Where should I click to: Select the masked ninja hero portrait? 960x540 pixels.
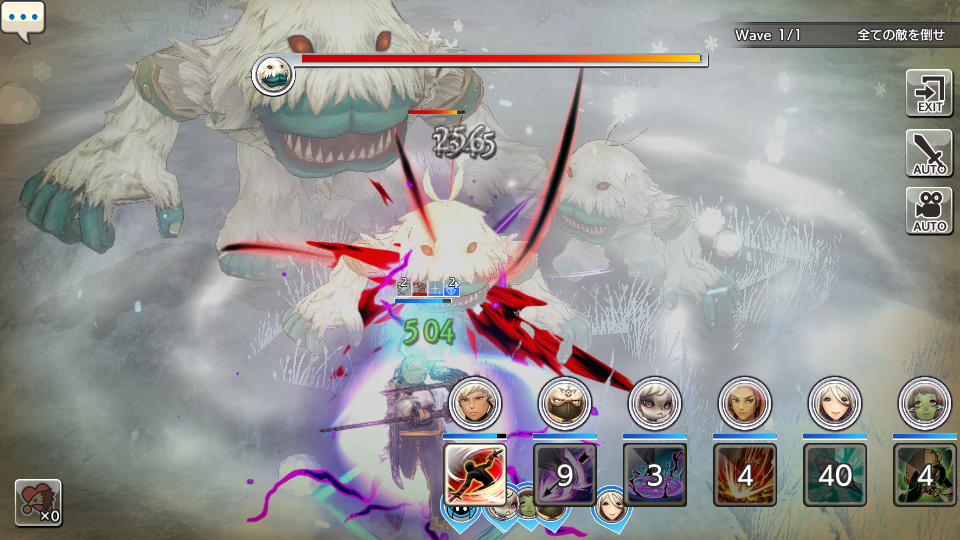click(x=565, y=404)
